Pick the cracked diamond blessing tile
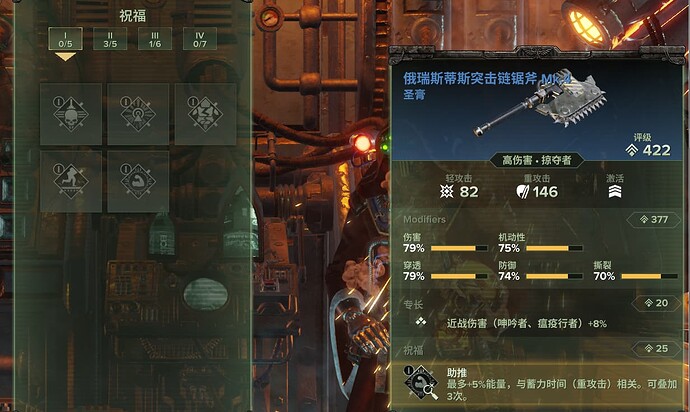Screen dimensions: 690x412 (205, 114)
